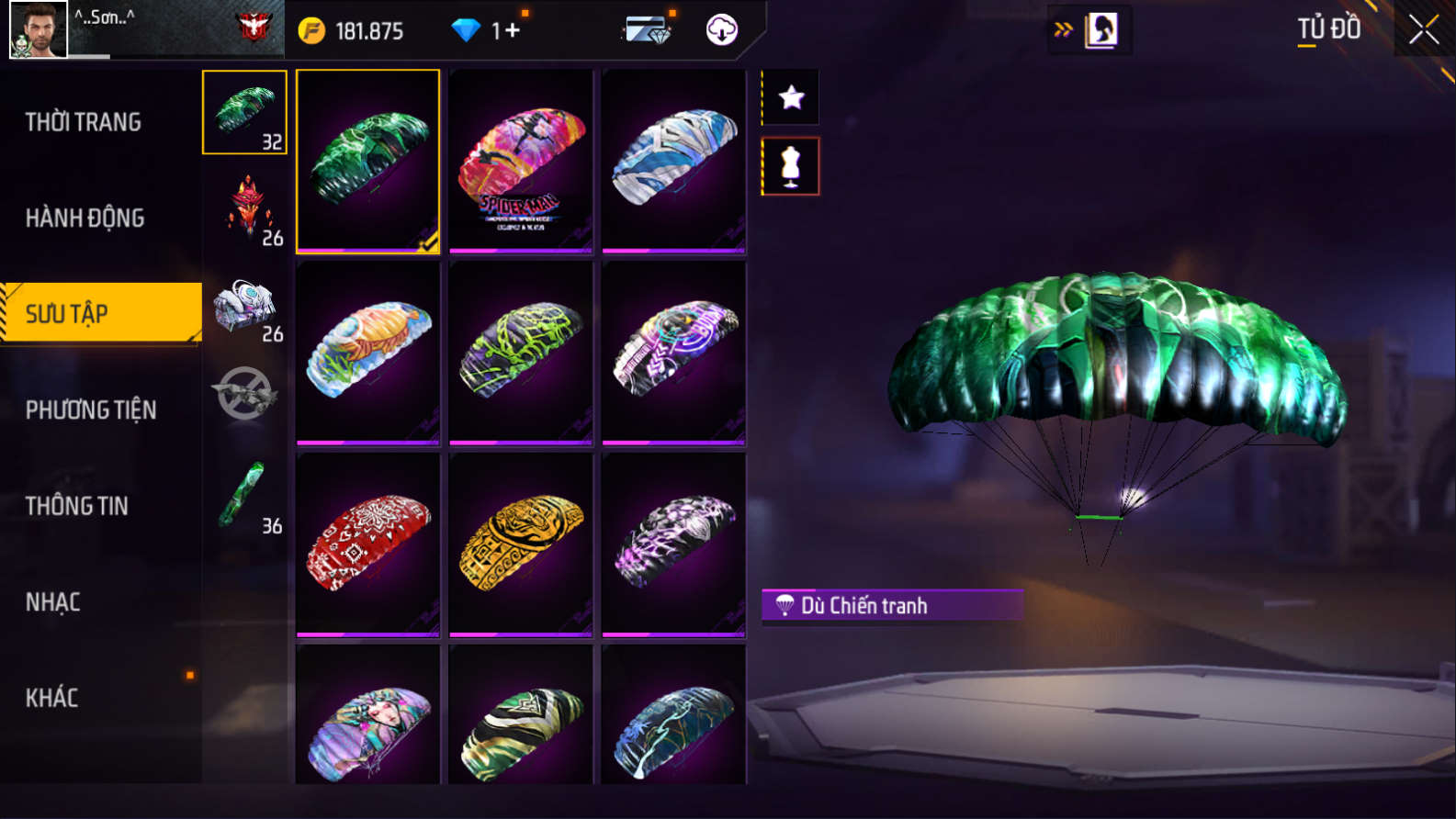1456x819 pixels.
Task: Add diamonds with the plus button
Action: point(511,30)
